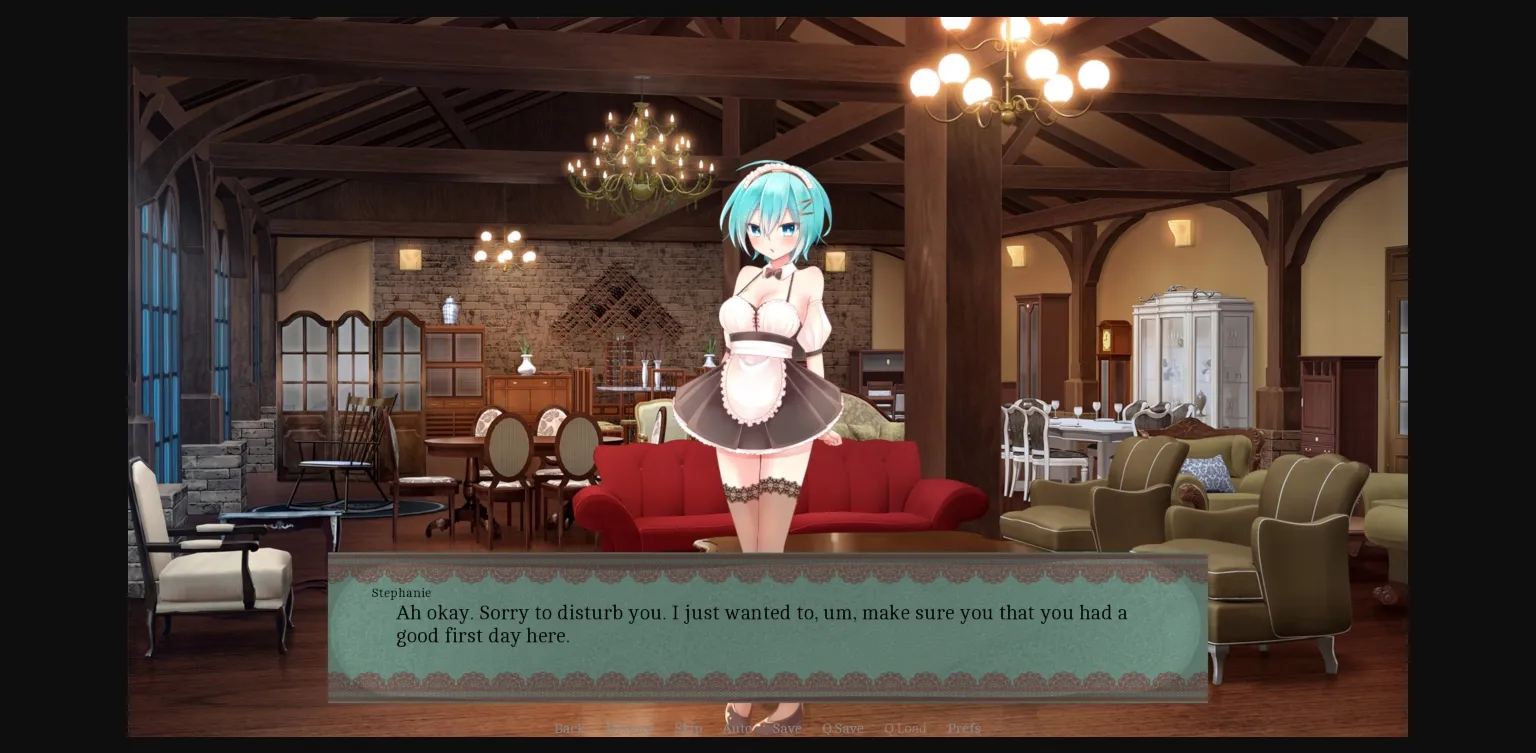Click the History entry in the quick menu
The width and height of the screenshot is (1536, 753).
coord(630,728)
